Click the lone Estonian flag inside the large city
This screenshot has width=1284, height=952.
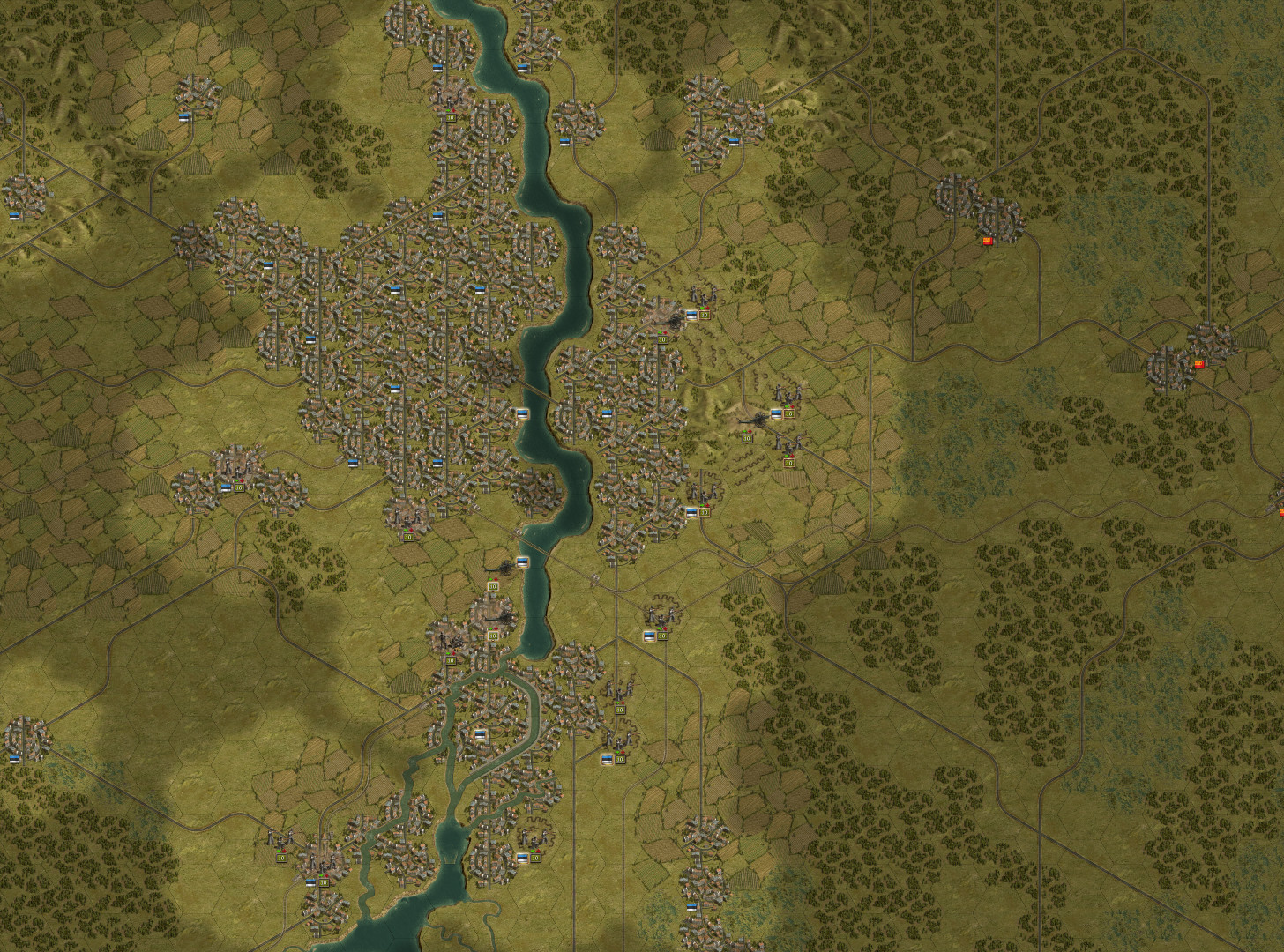coord(394,291)
